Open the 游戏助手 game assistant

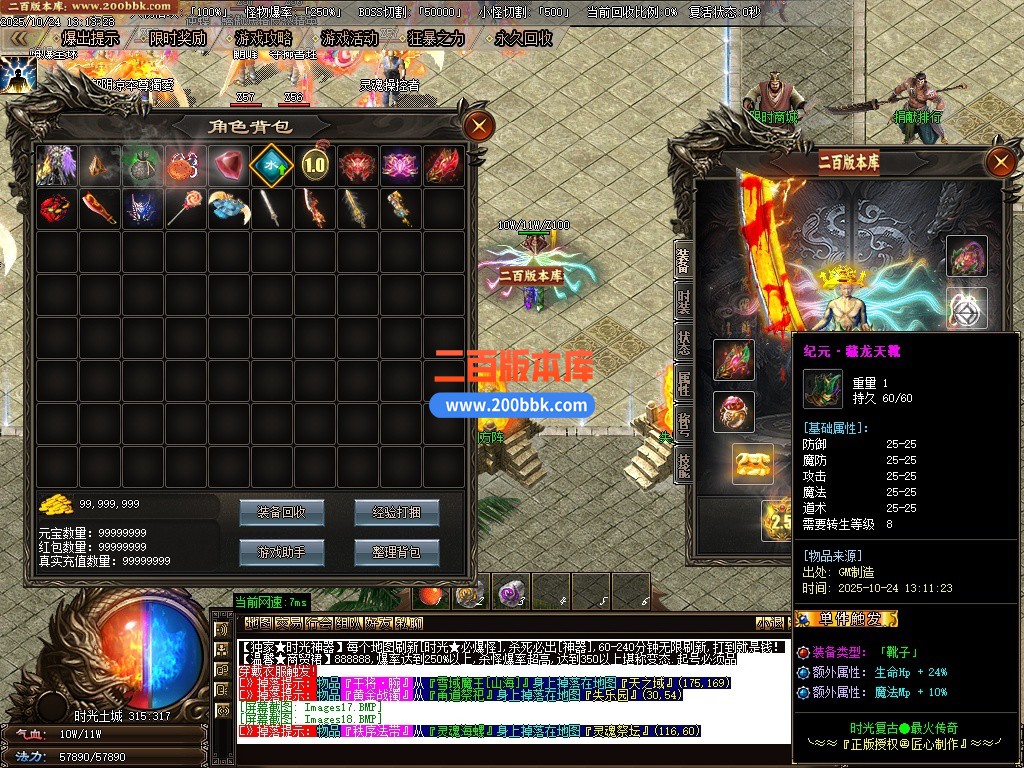pos(281,552)
